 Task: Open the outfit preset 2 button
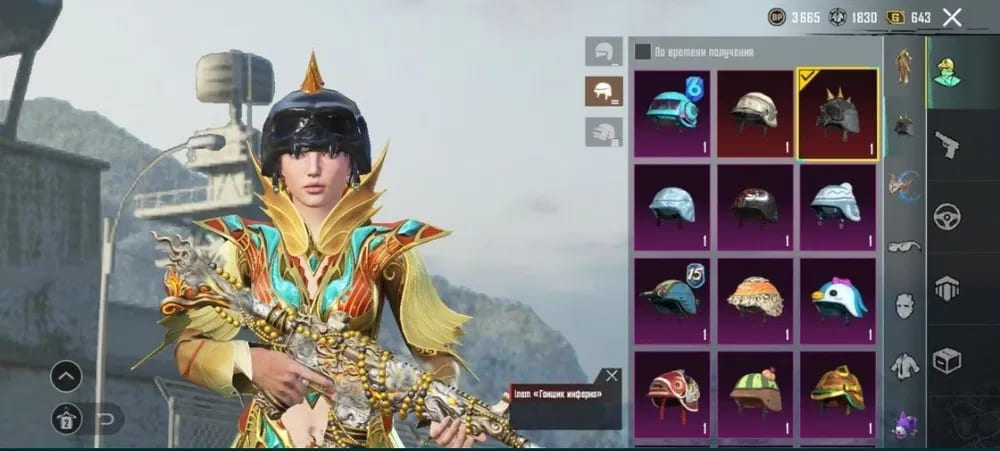pyautogui.click(x=66, y=416)
